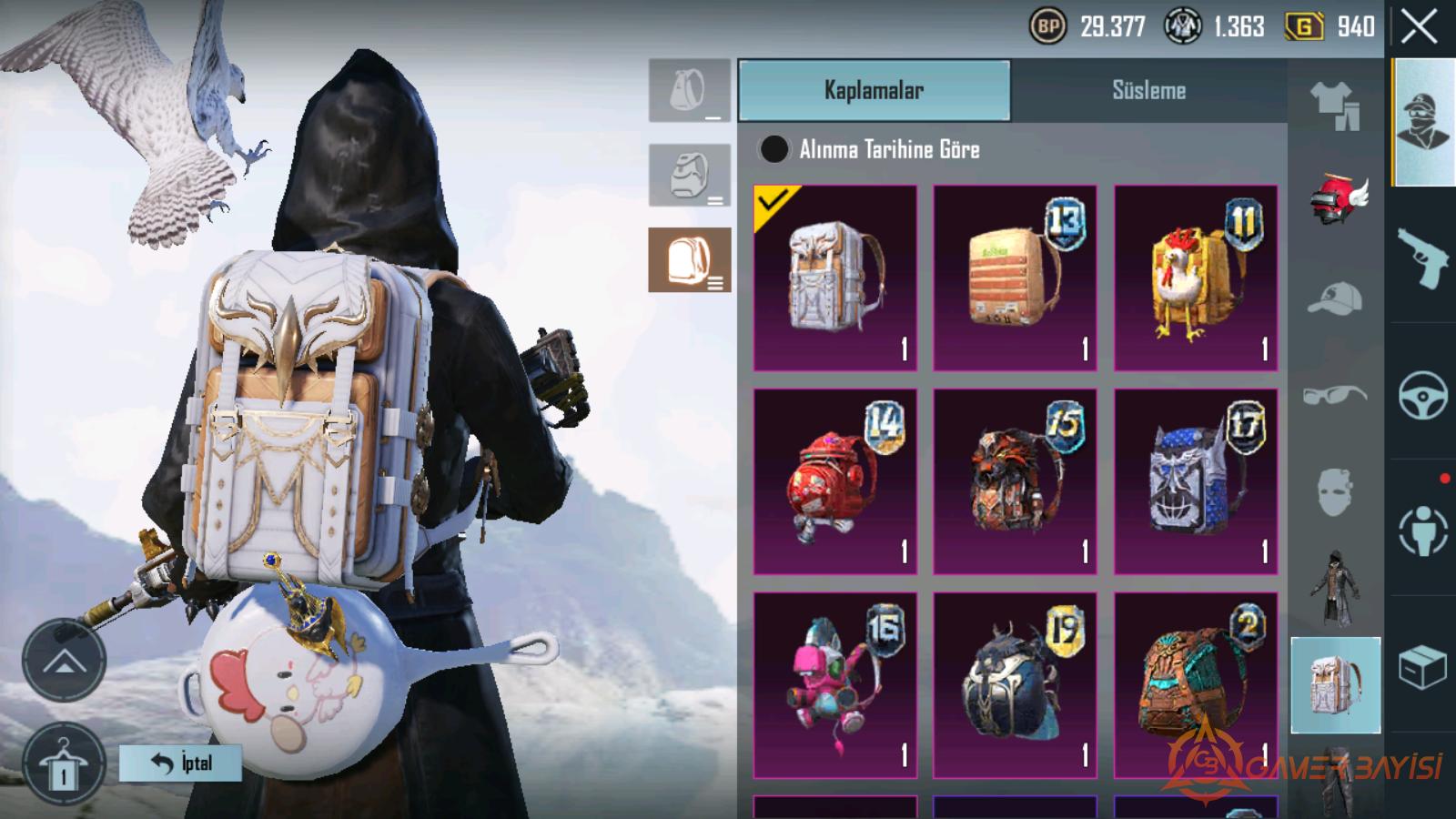Image resolution: width=1456 pixels, height=819 pixels.
Task: Open the crate box section
Action: point(1422,667)
